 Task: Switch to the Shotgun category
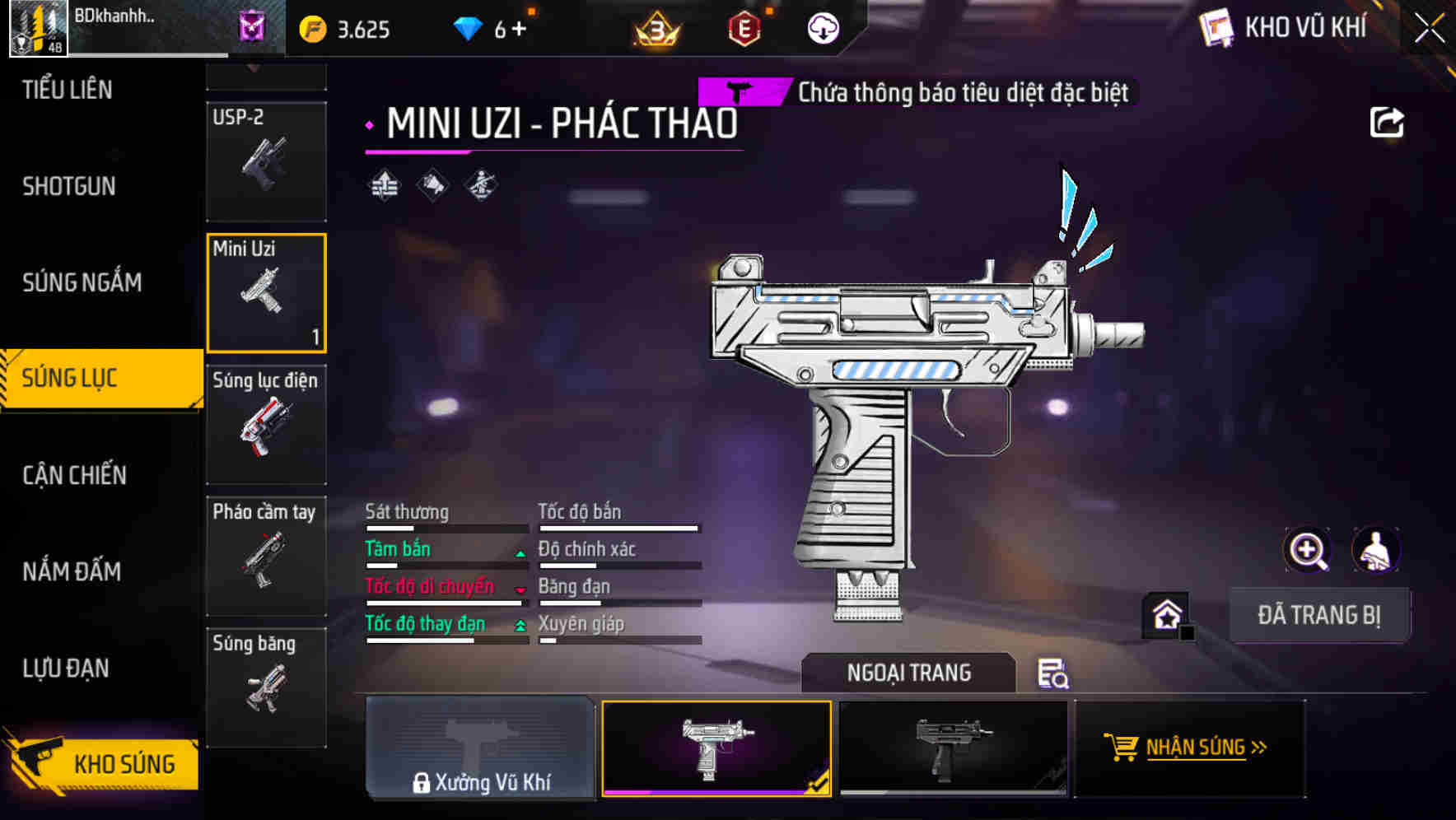pyautogui.click(x=69, y=186)
